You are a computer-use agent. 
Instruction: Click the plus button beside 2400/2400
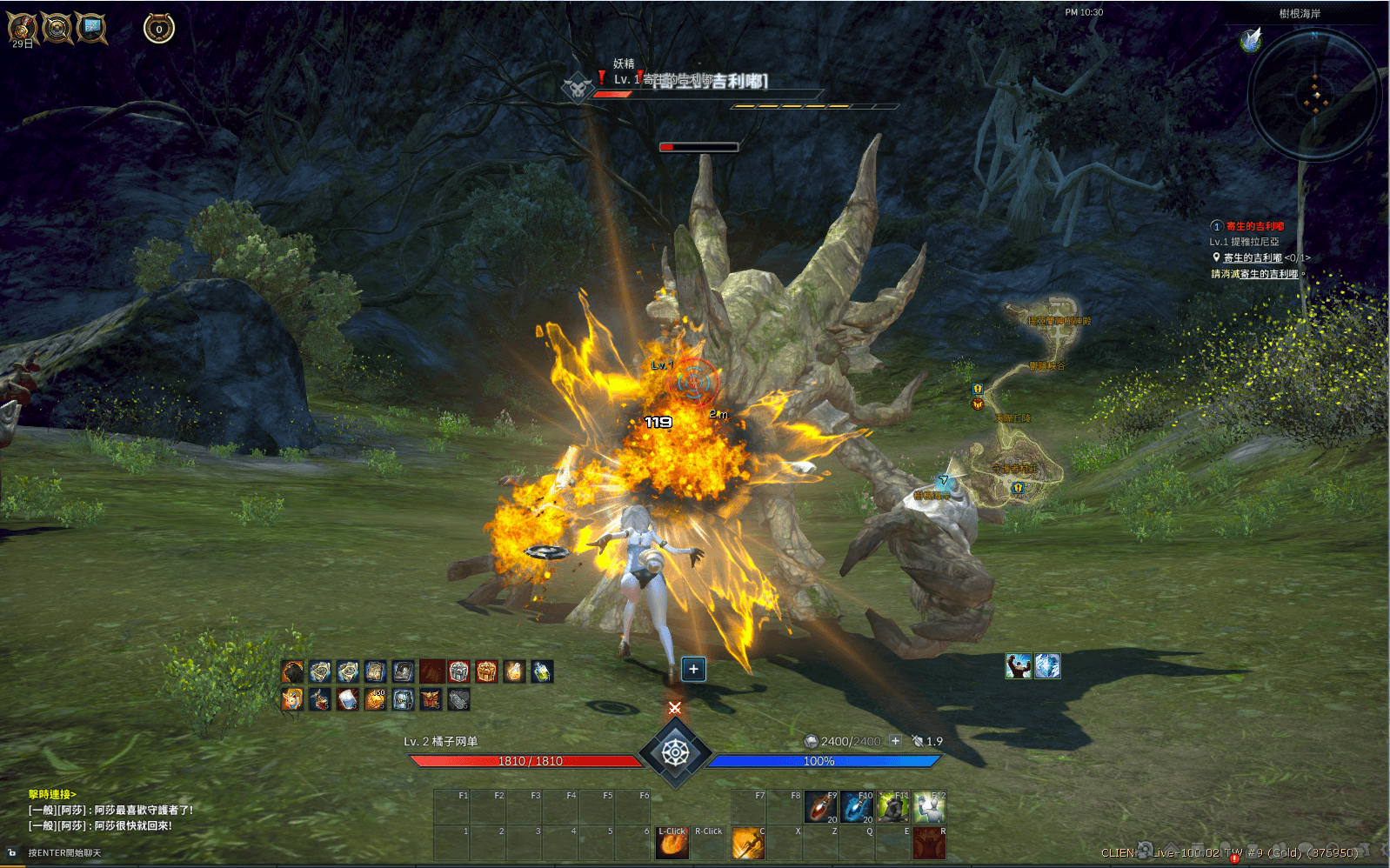(895, 741)
